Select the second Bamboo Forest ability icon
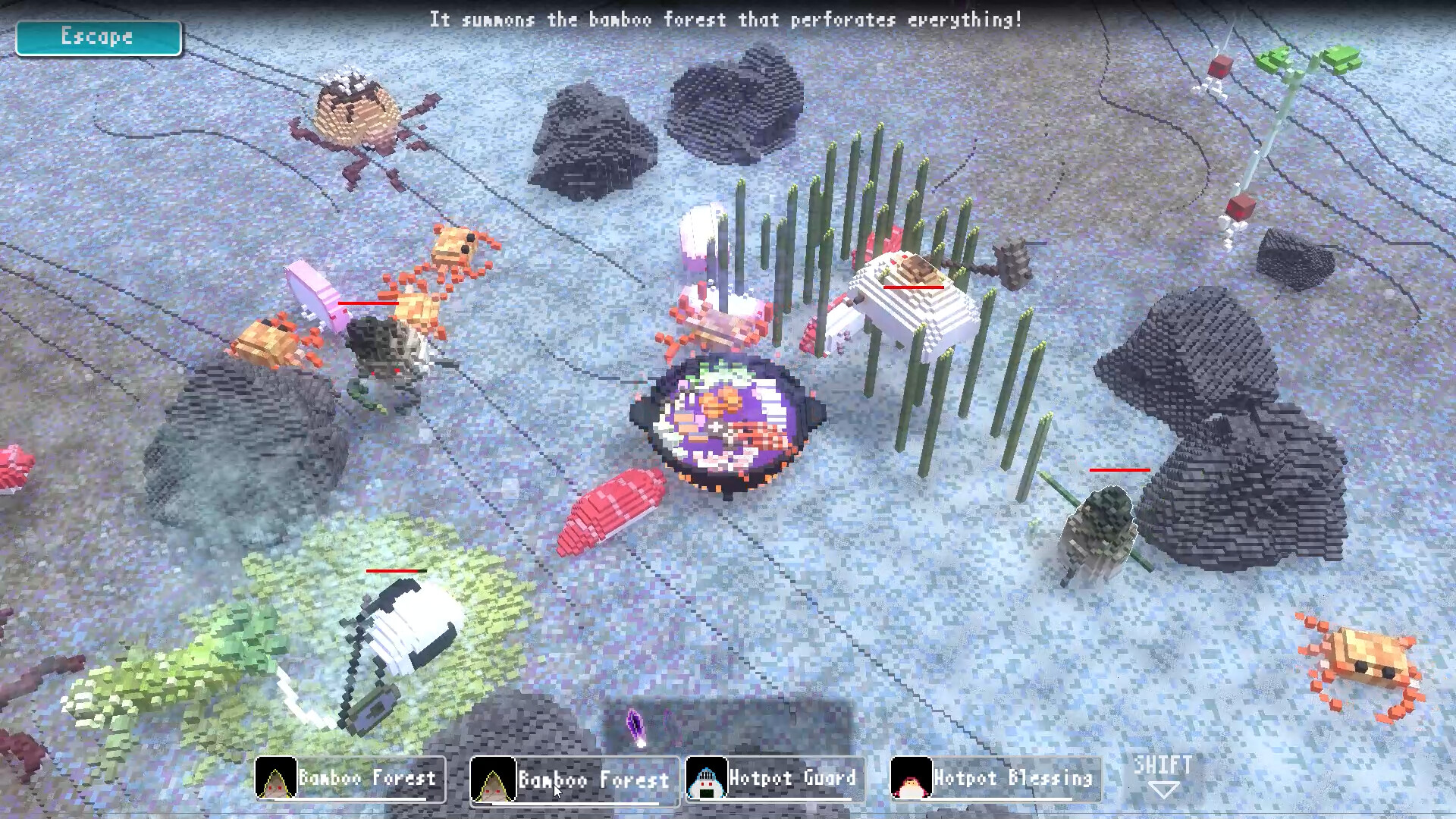The width and height of the screenshot is (1456, 819). pyautogui.click(x=494, y=779)
